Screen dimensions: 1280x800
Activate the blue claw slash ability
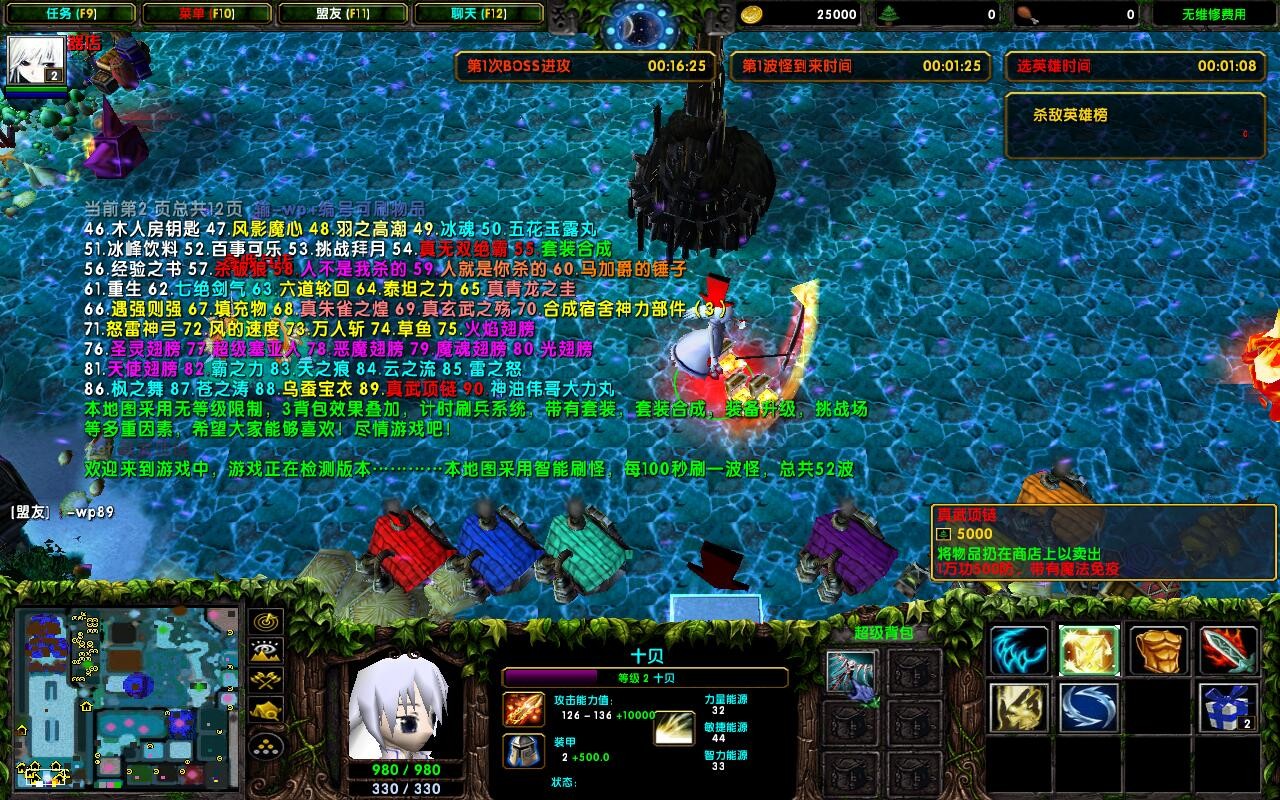point(1019,651)
